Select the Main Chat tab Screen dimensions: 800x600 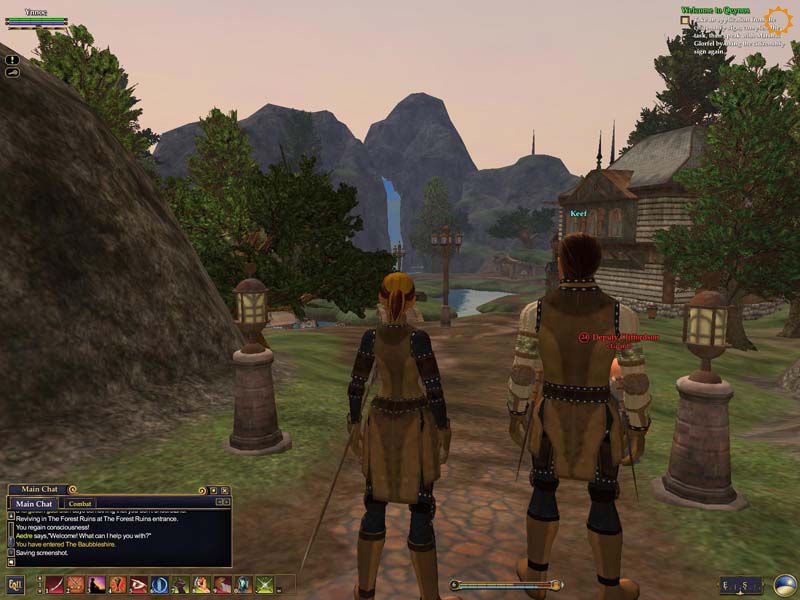tap(34, 503)
